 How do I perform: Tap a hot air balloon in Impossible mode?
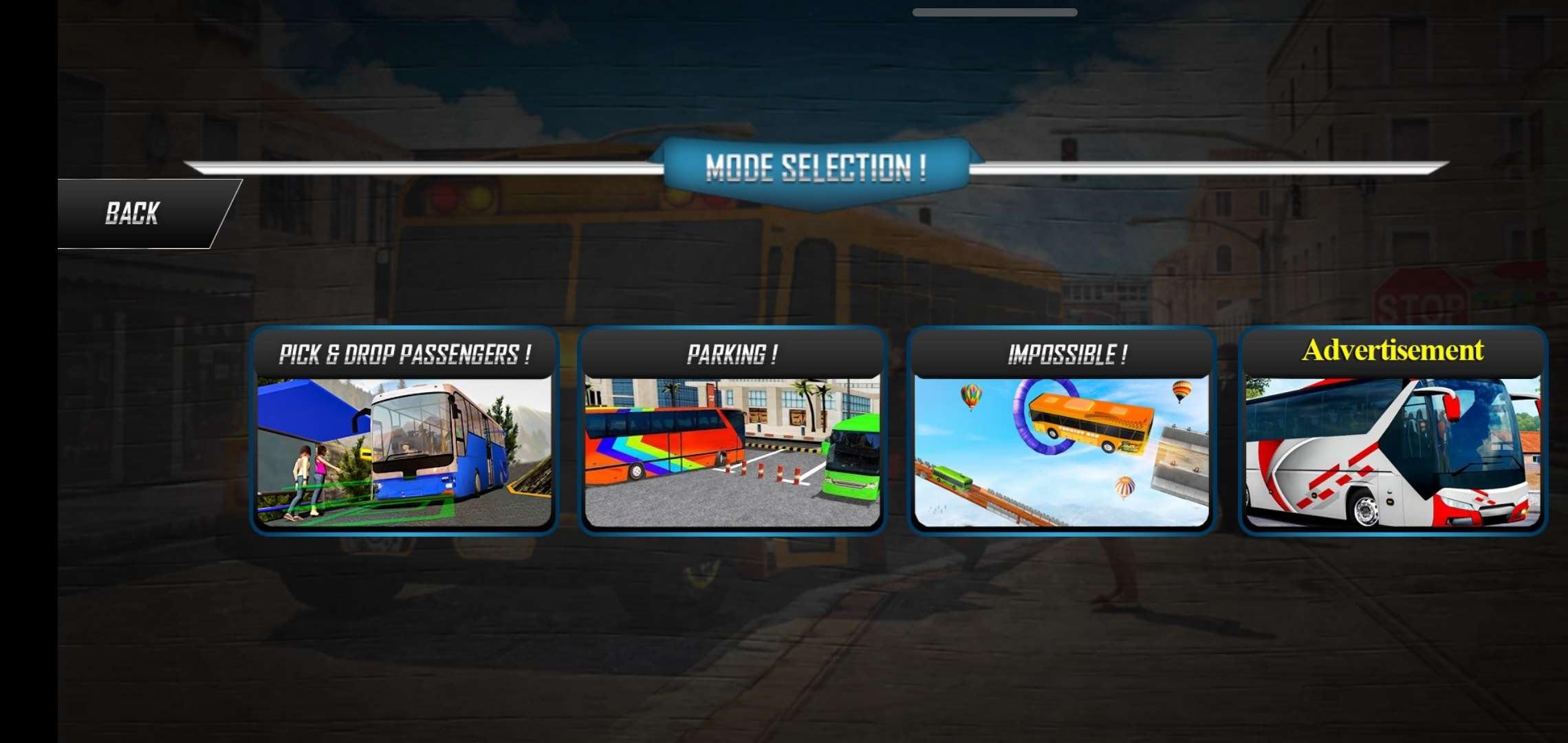(x=971, y=396)
